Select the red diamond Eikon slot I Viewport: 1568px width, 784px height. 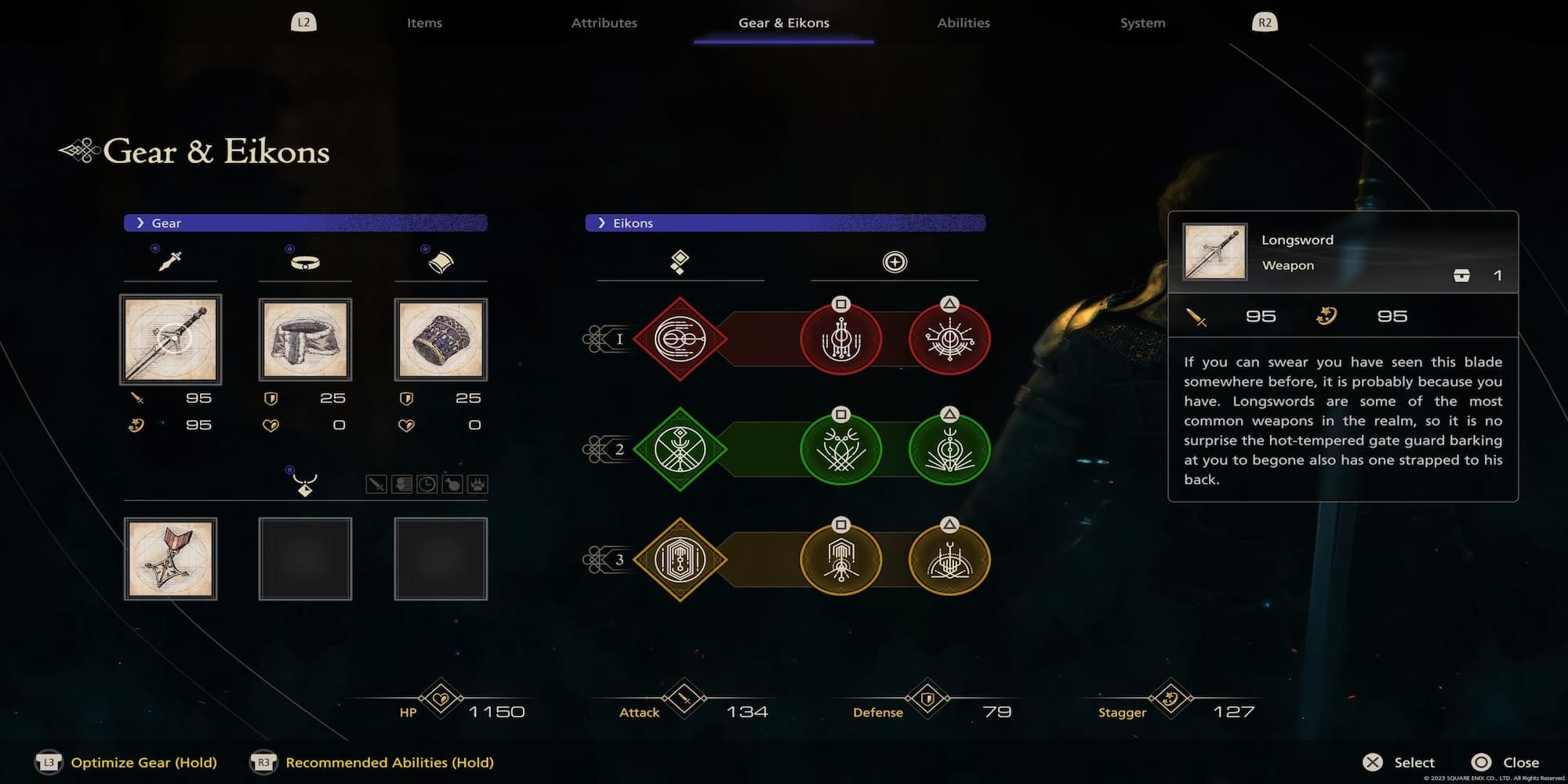coord(680,339)
